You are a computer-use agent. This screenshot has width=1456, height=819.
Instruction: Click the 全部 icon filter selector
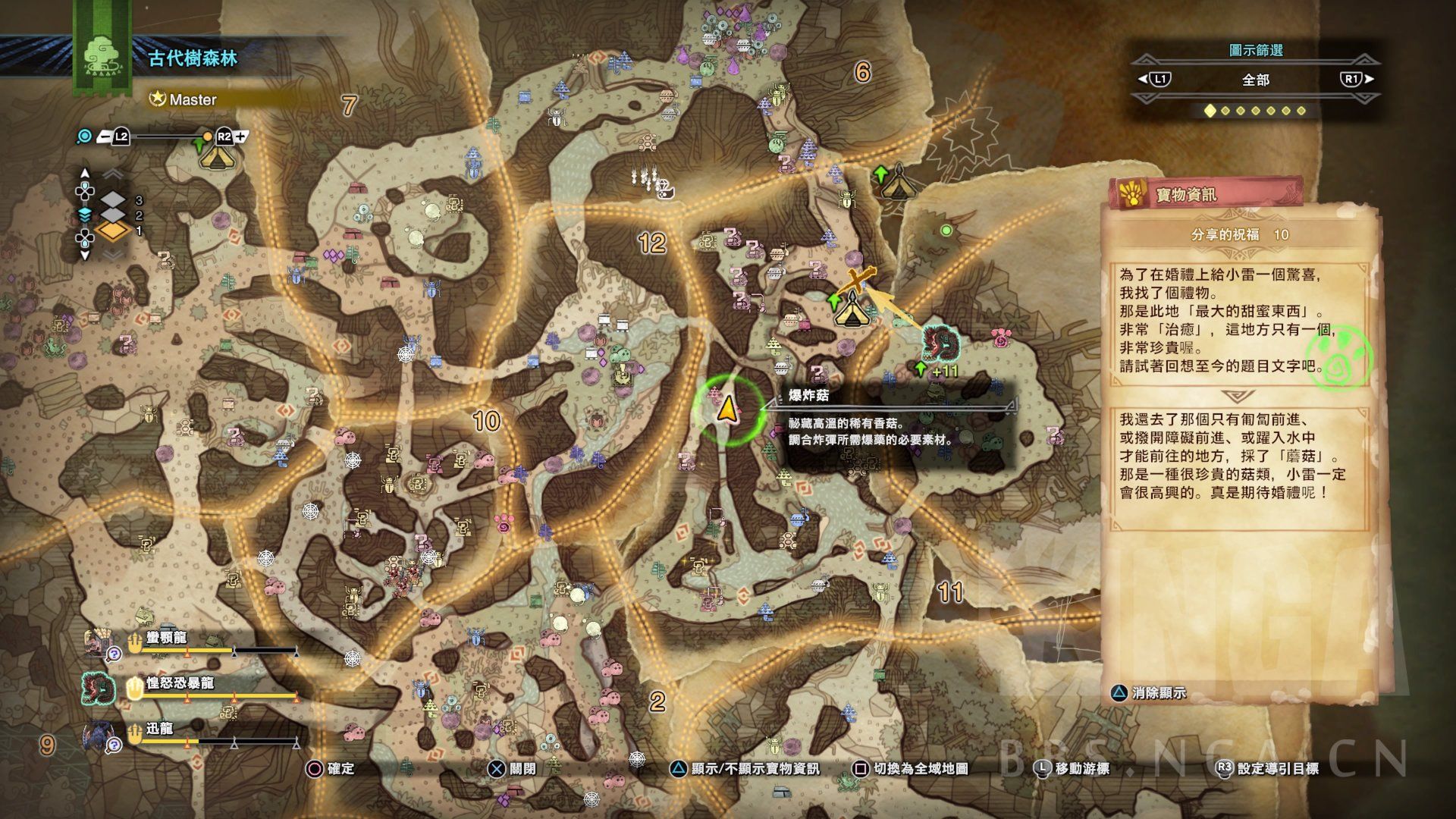click(x=1255, y=80)
